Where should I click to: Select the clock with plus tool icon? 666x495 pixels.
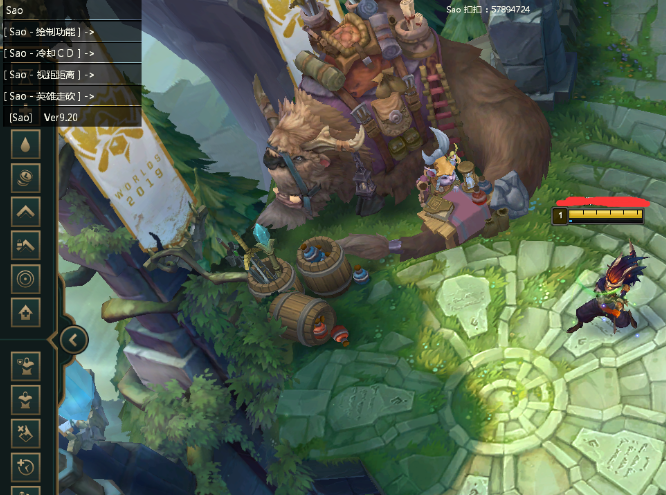point(25,467)
